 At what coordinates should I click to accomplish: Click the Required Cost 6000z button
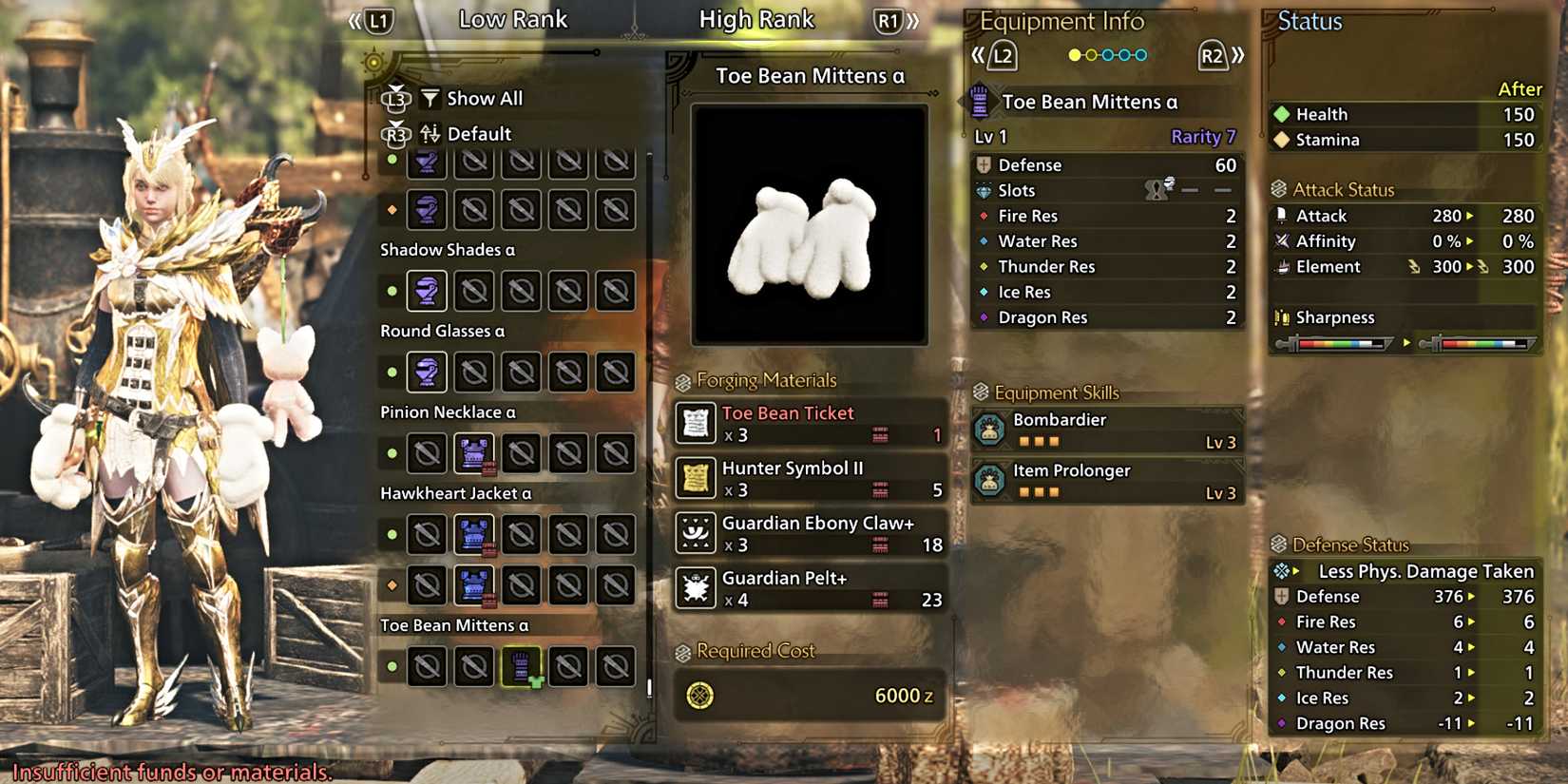click(x=808, y=695)
